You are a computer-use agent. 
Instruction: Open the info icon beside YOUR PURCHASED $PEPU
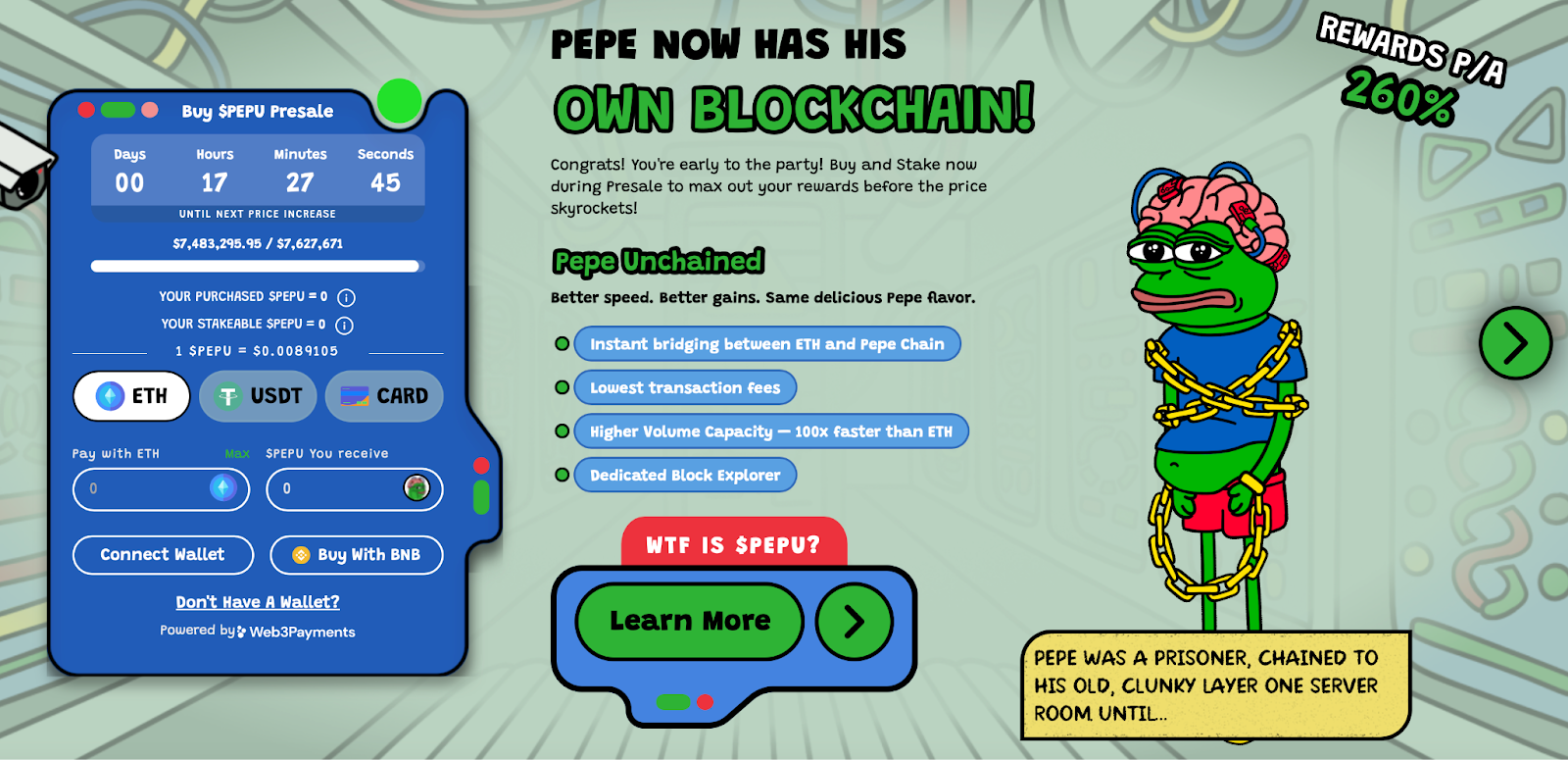(345, 297)
